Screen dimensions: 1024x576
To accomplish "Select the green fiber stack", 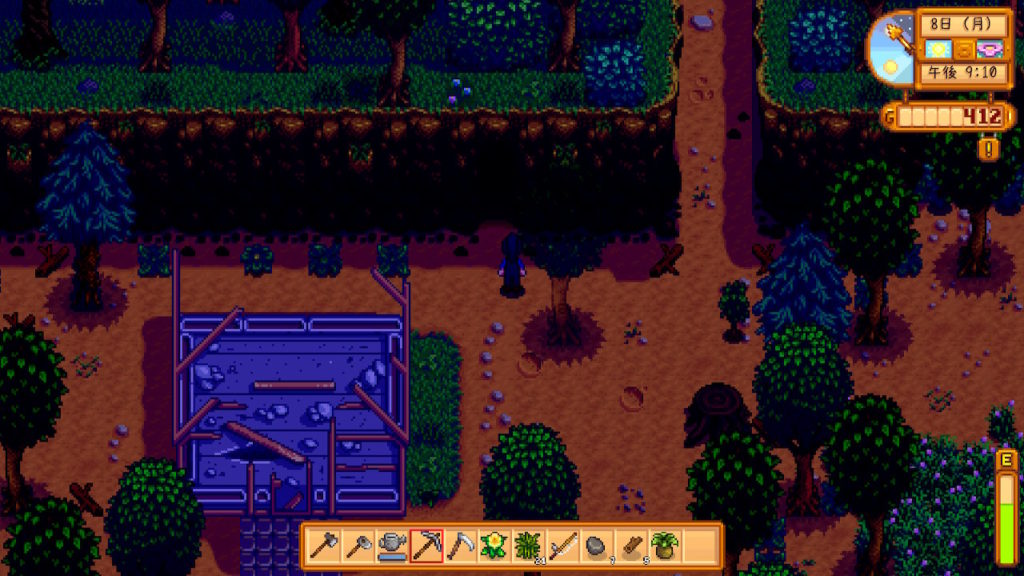I will coord(528,546).
